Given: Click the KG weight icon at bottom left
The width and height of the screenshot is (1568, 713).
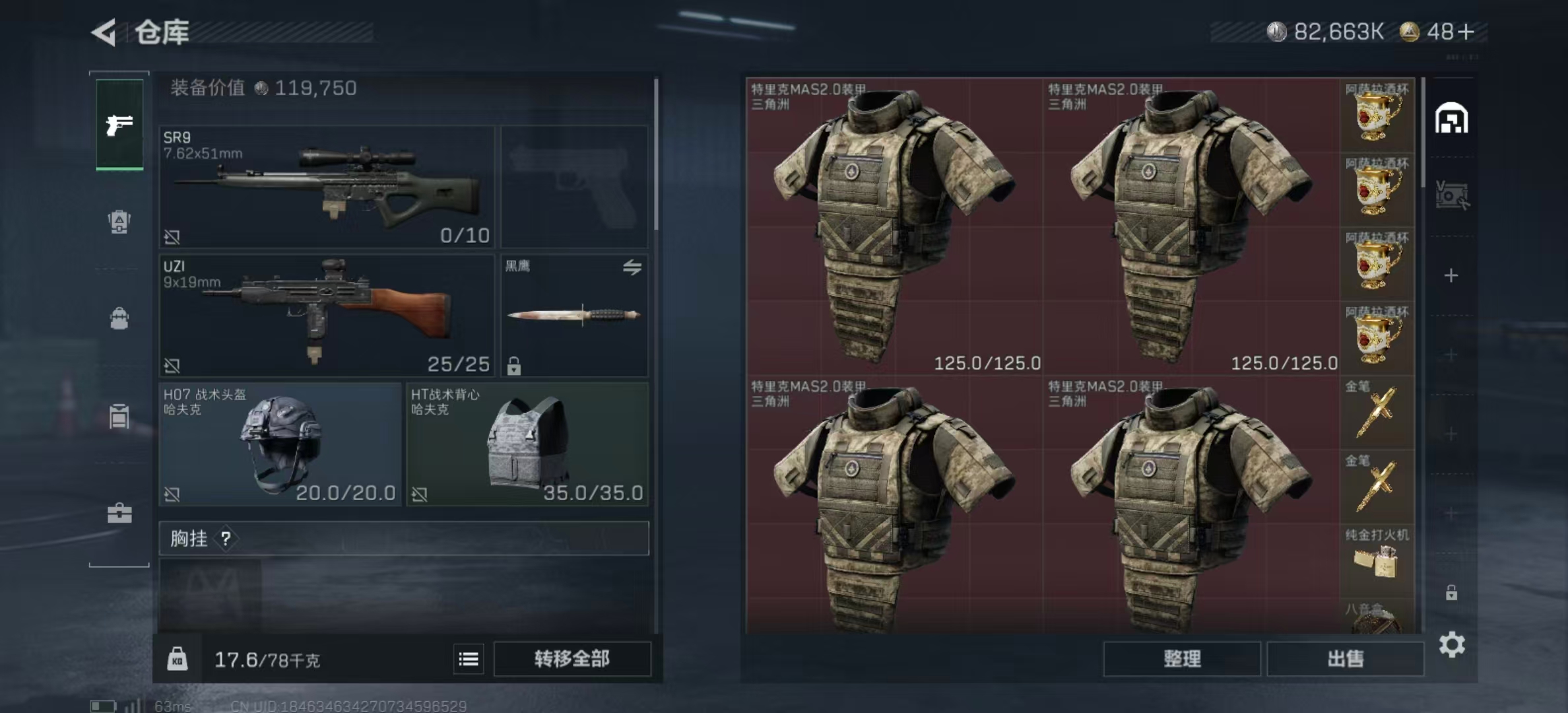Looking at the screenshot, I should (x=178, y=660).
